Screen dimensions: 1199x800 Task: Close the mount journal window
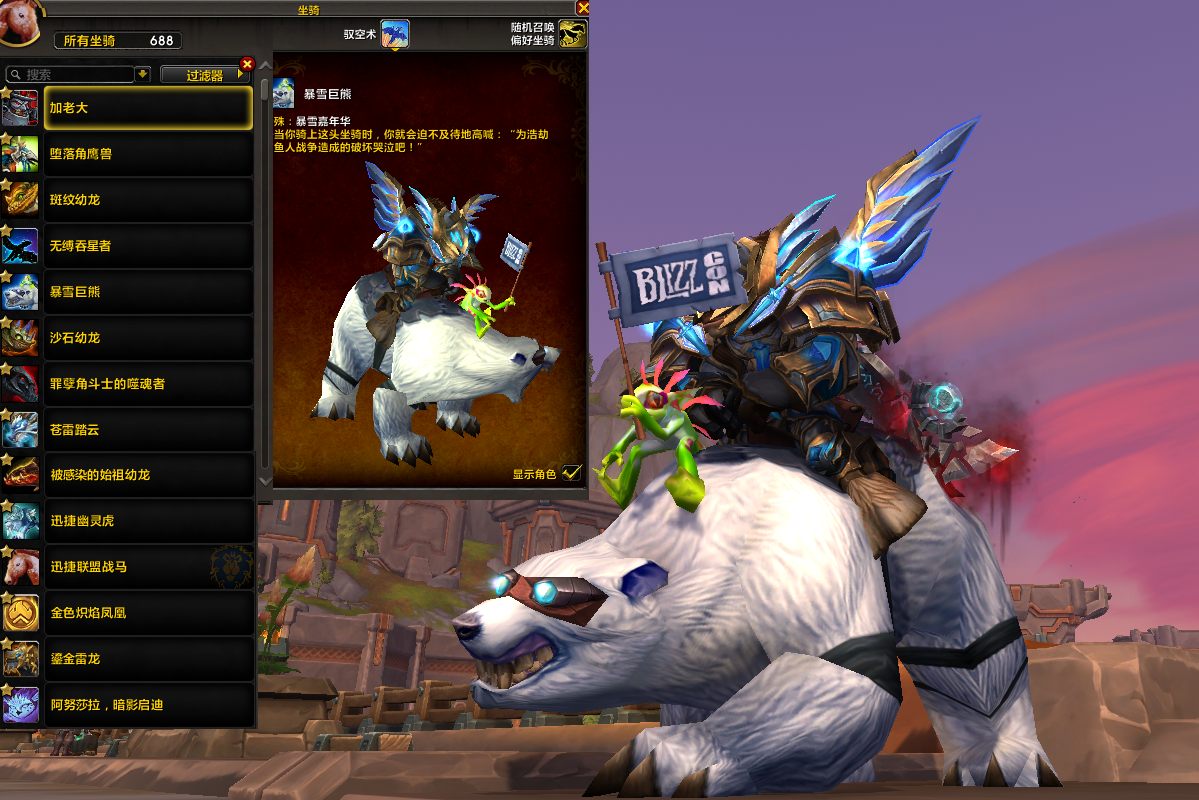583,8
